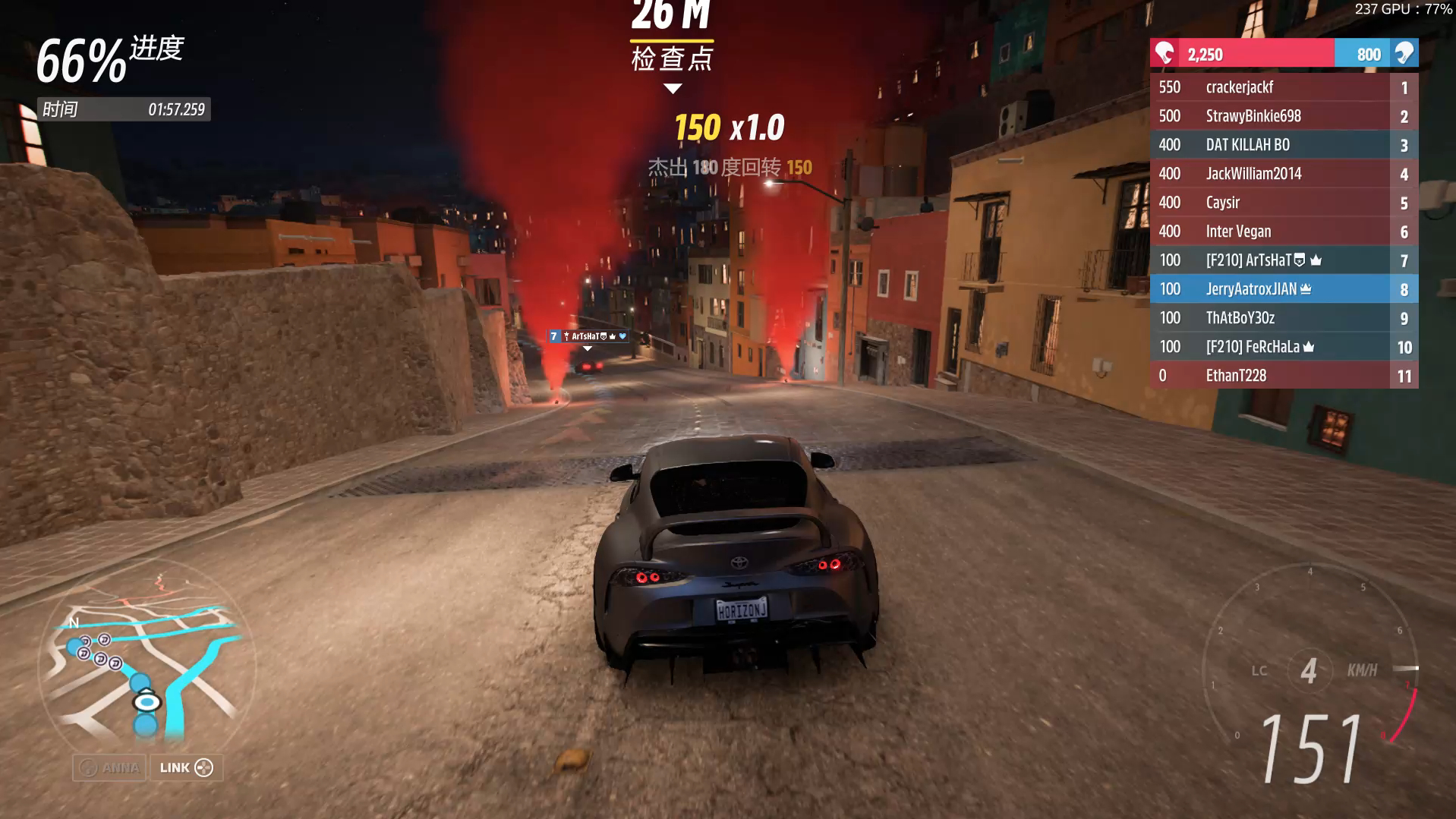Select EthanT228 at the bottom of leaderboard

coord(1283,376)
